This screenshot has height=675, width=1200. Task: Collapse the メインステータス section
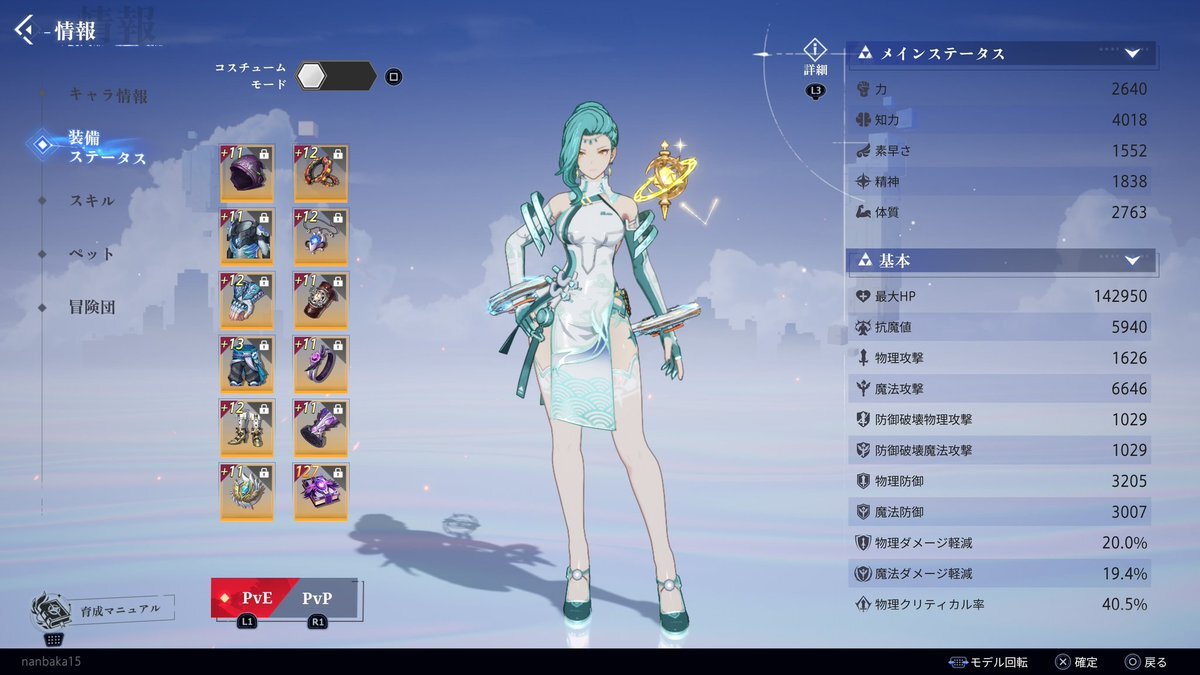[x=1132, y=54]
